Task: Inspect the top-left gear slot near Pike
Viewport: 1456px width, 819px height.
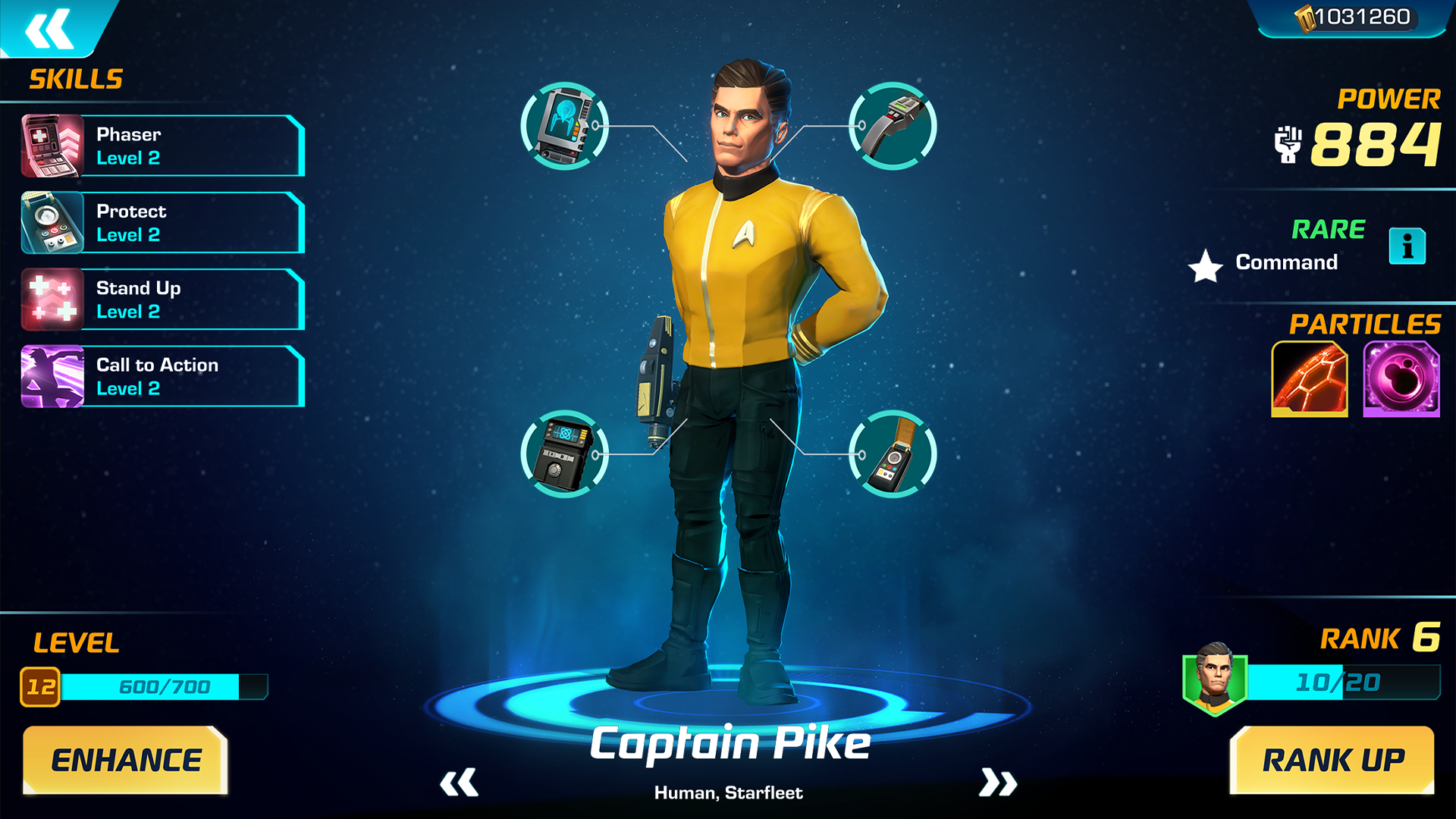Action: [564, 125]
